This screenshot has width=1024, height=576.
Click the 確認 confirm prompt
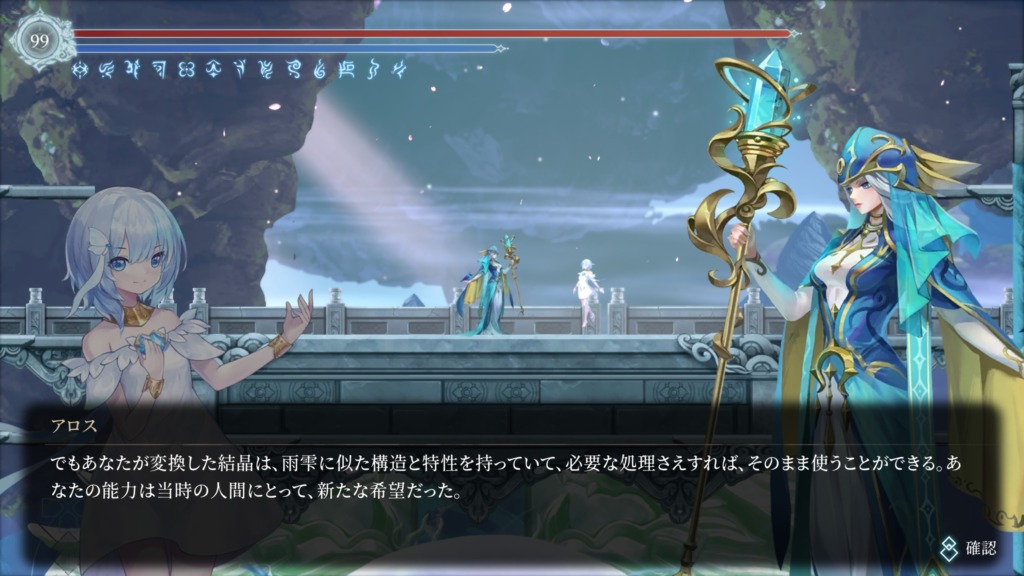click(x=968, y=547)
